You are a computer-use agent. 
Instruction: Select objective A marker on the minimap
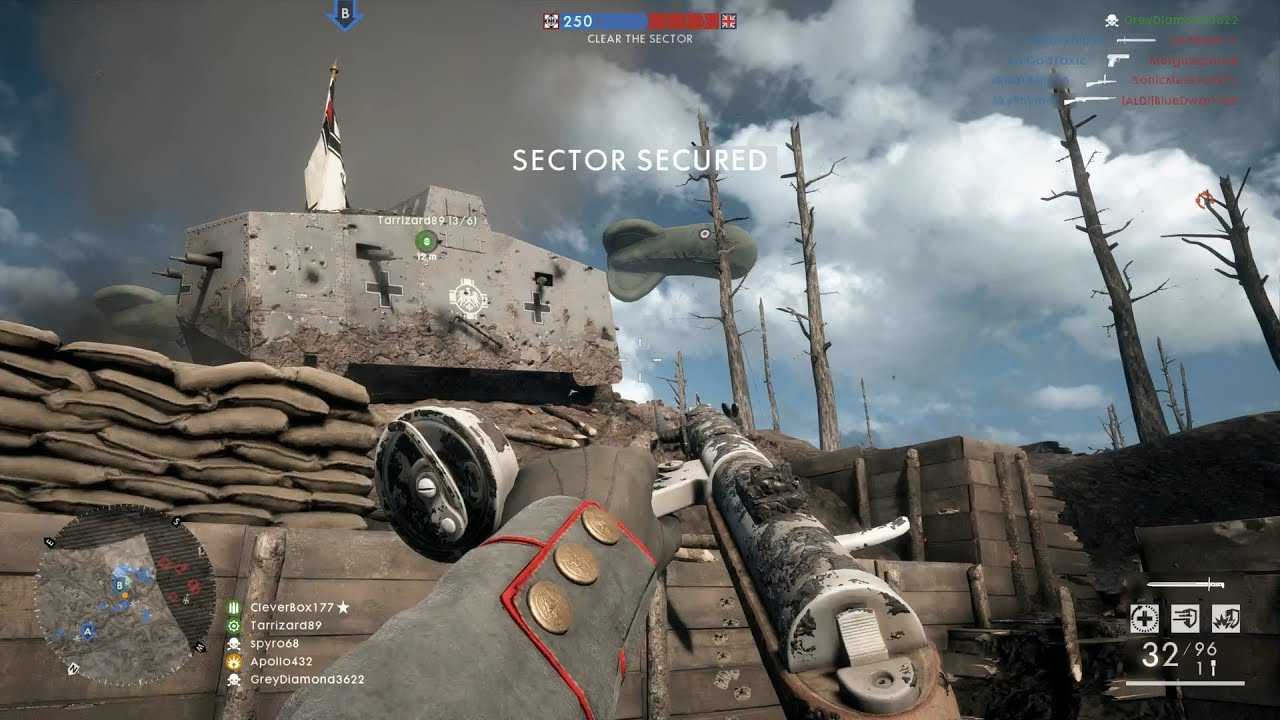[x=88, y=631]
